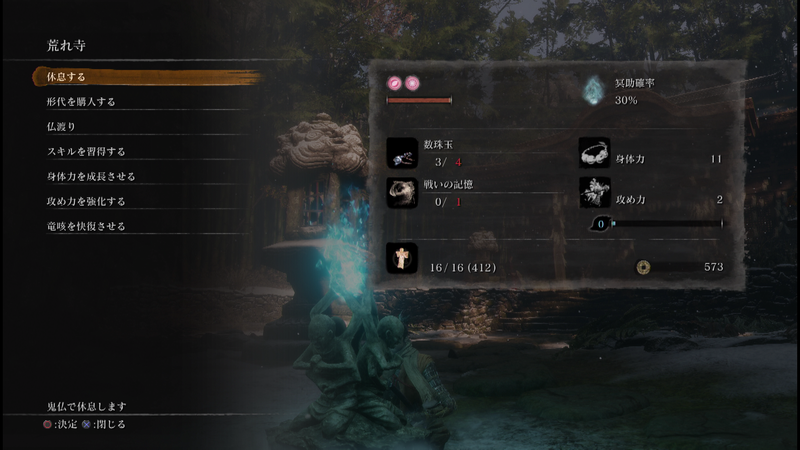800x450 pixels.
Task: Click the 数珠玉 prayer bead icon
Action: pos(402,152)
